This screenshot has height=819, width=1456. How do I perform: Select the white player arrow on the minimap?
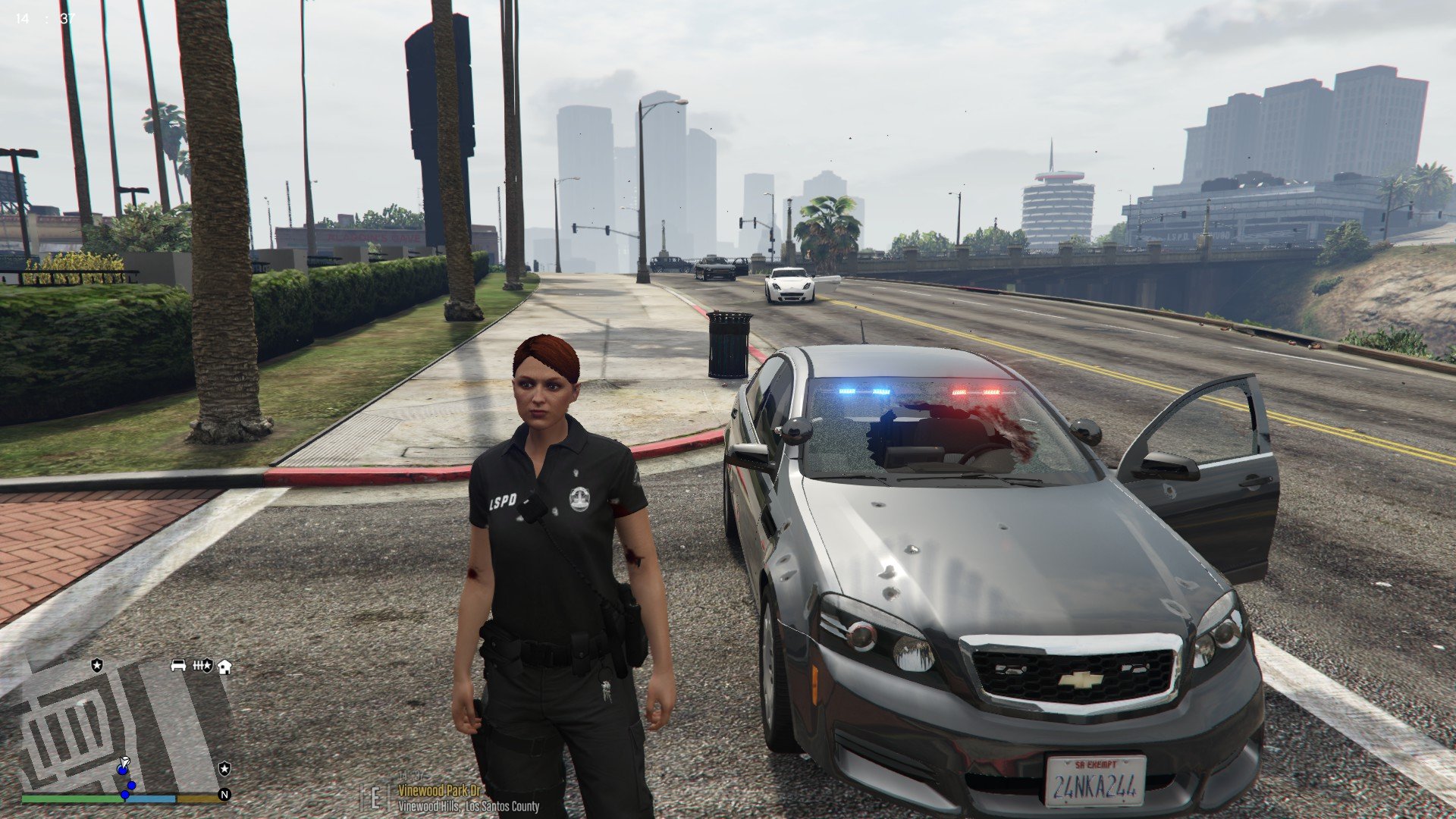(125, 761)
